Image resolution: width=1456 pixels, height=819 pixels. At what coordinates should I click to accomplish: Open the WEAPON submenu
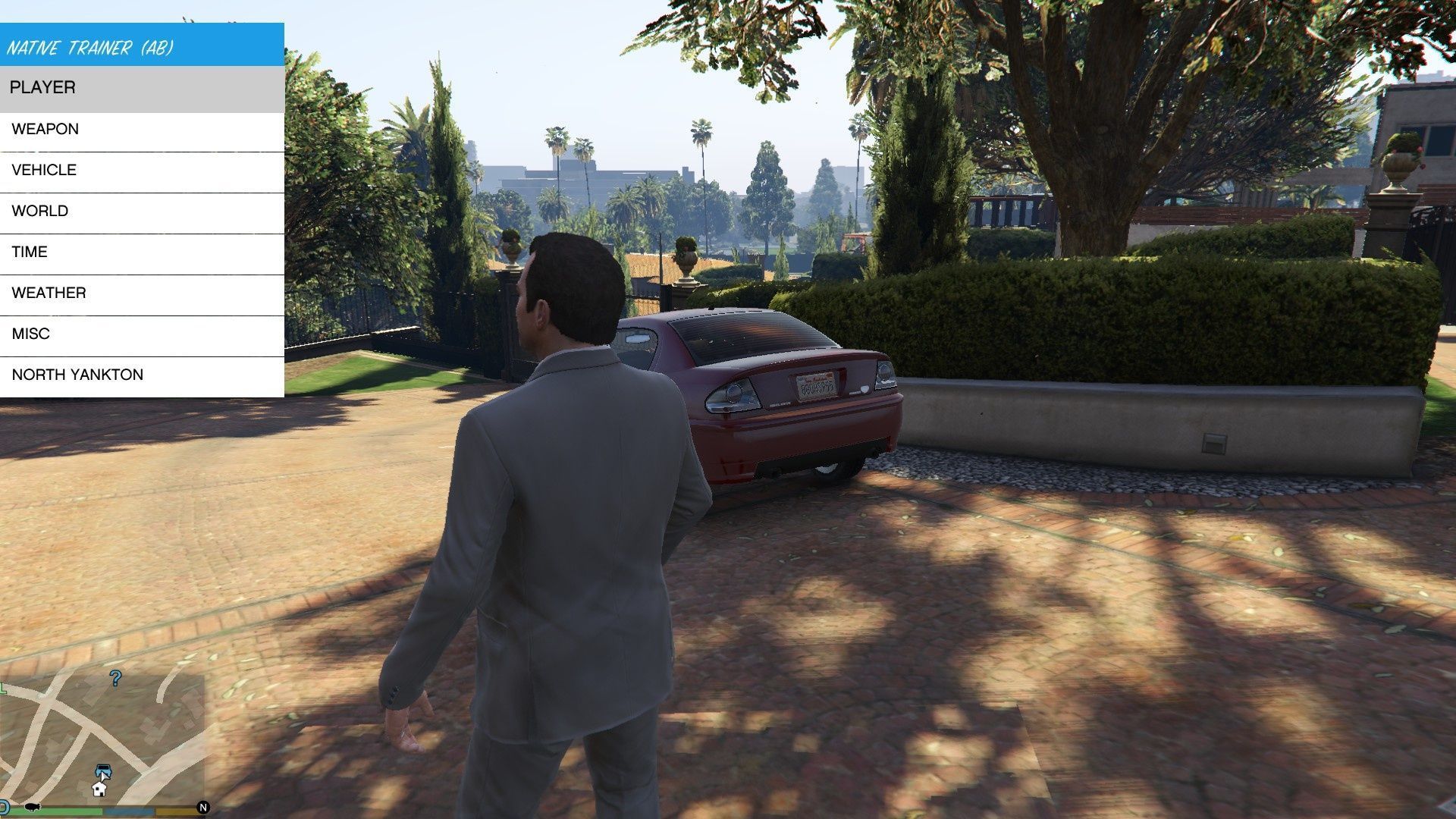142,130
